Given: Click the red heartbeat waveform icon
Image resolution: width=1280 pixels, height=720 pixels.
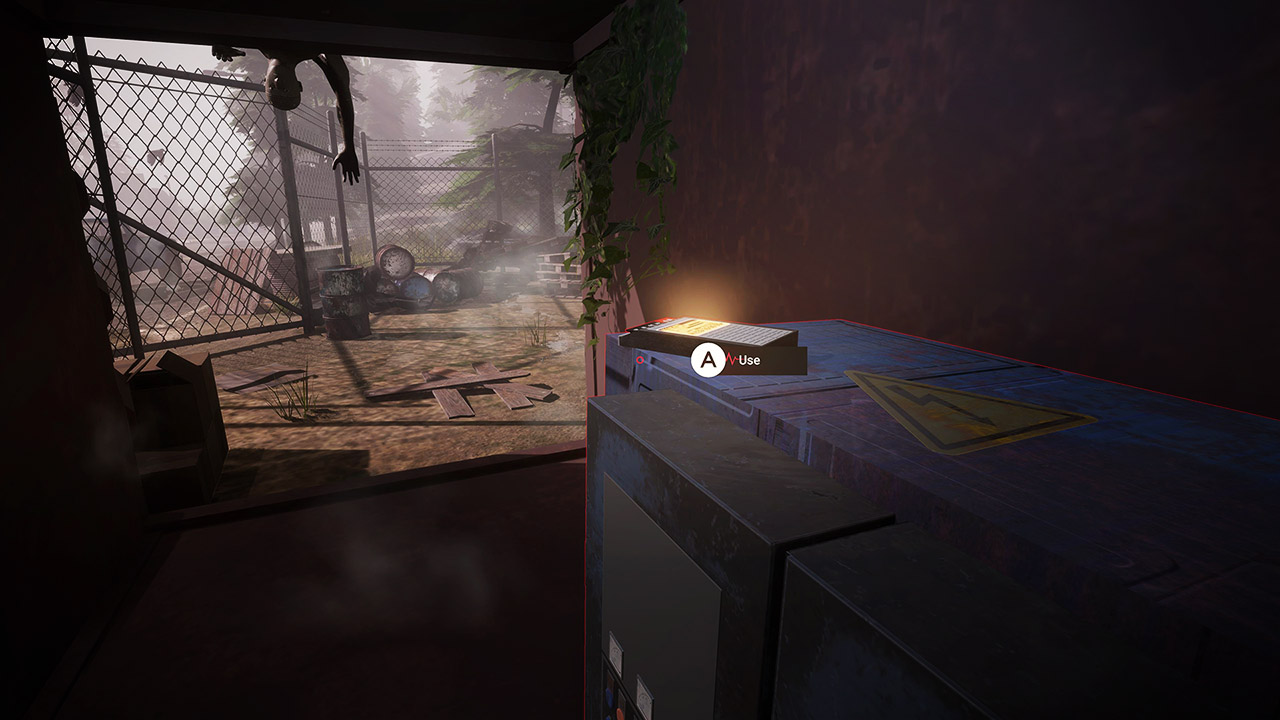Looking at the screenshot, I should coord(732,358).
